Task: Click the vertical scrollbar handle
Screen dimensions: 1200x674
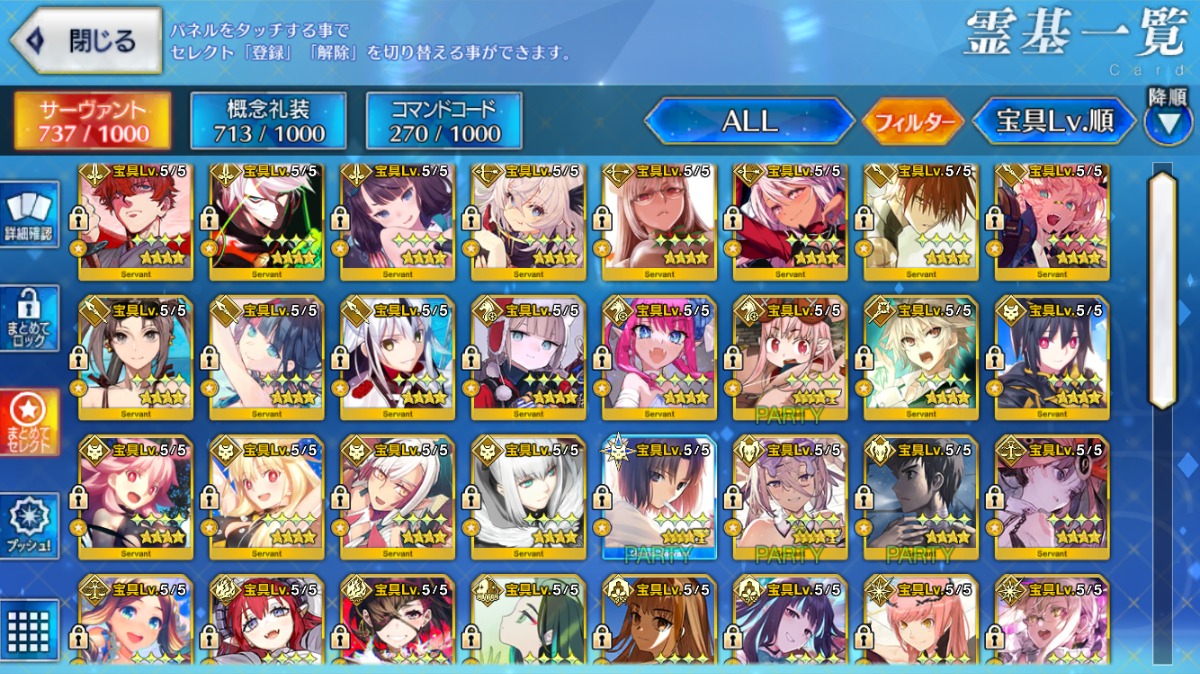Action: click(x=1162, y=290)
